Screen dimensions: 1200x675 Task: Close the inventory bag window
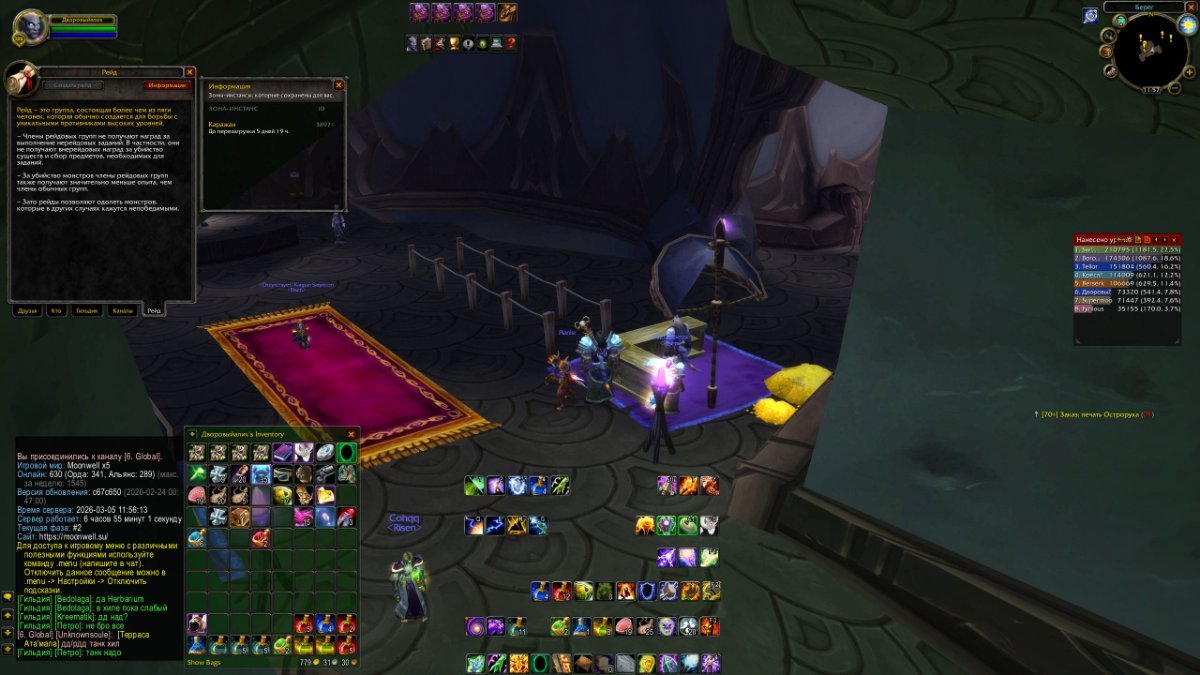351,434
